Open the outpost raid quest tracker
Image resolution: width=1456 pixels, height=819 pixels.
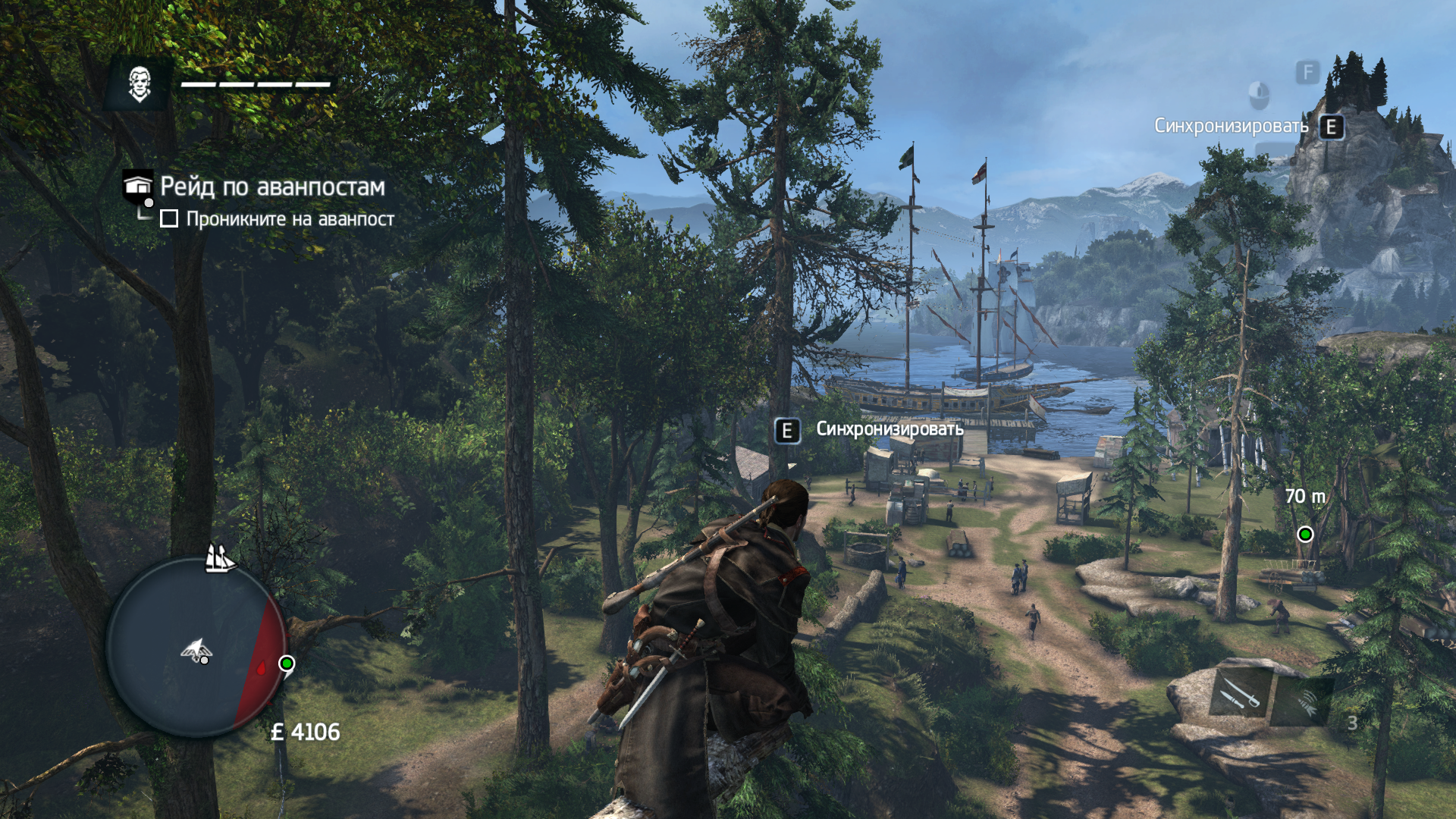[271, 187]
